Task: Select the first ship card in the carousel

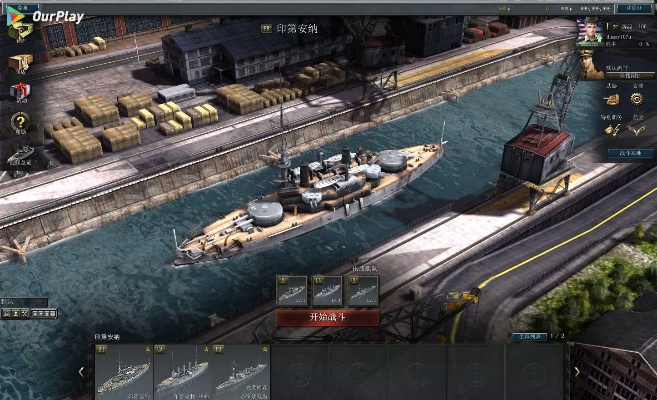Action: (123, 373)
